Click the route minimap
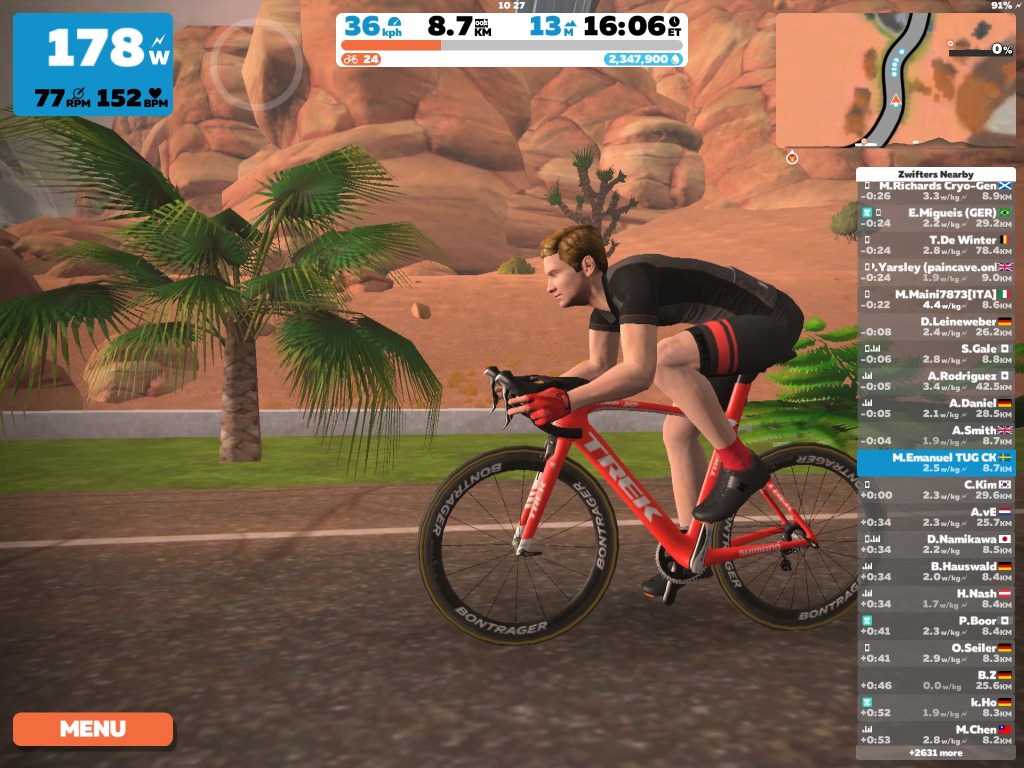The width and height of the screenshot is (1024, 768). (895, 80)
